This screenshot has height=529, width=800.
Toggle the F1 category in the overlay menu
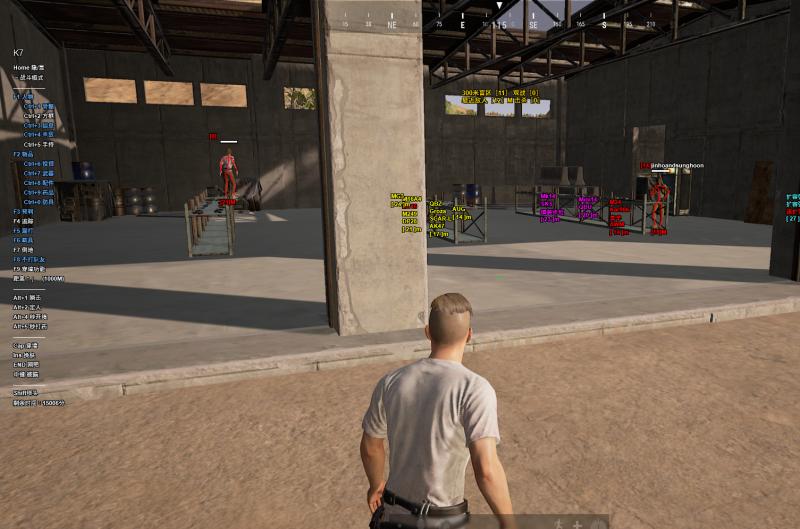(23, 96)
